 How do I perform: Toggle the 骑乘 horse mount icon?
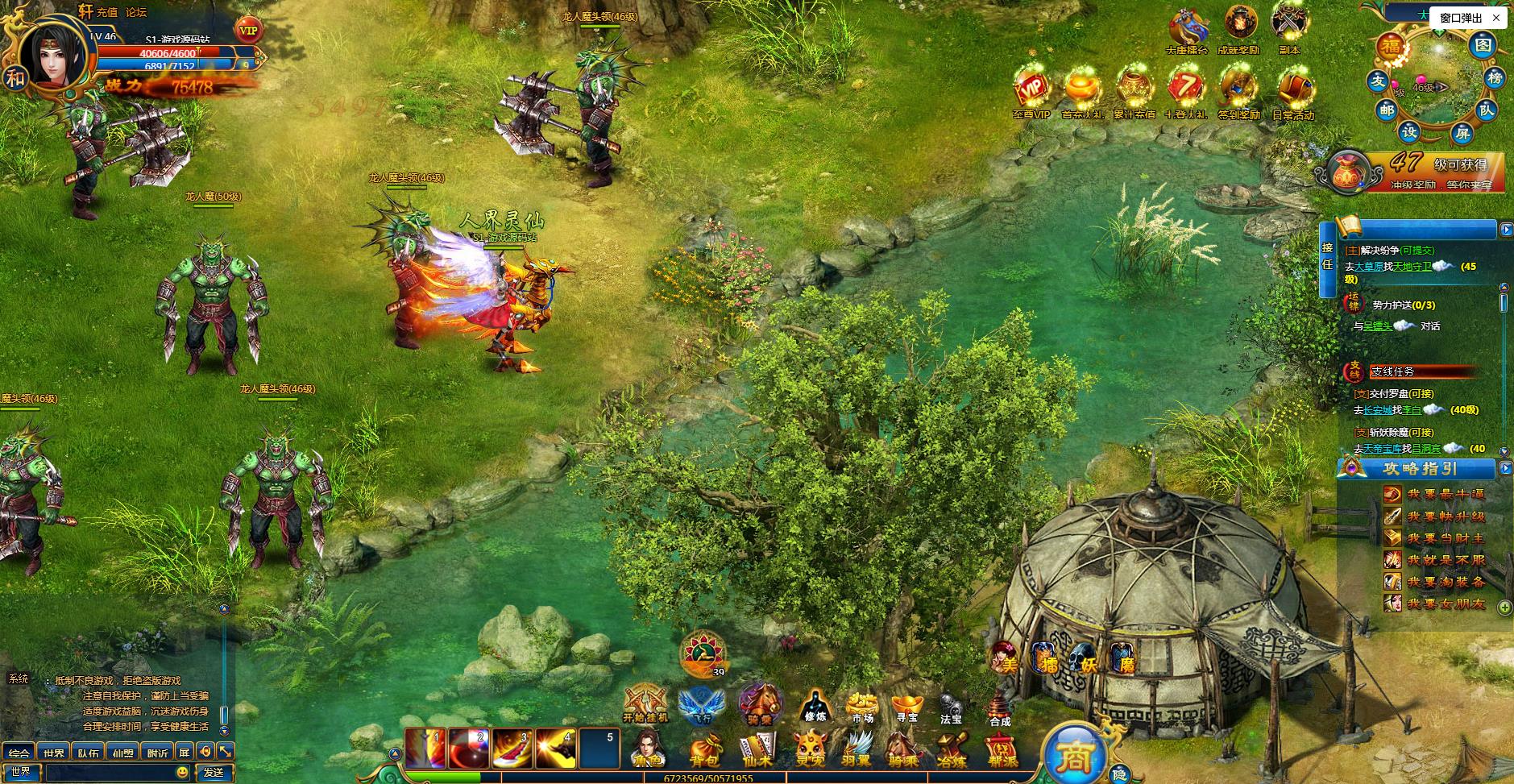tap(758, 703)
